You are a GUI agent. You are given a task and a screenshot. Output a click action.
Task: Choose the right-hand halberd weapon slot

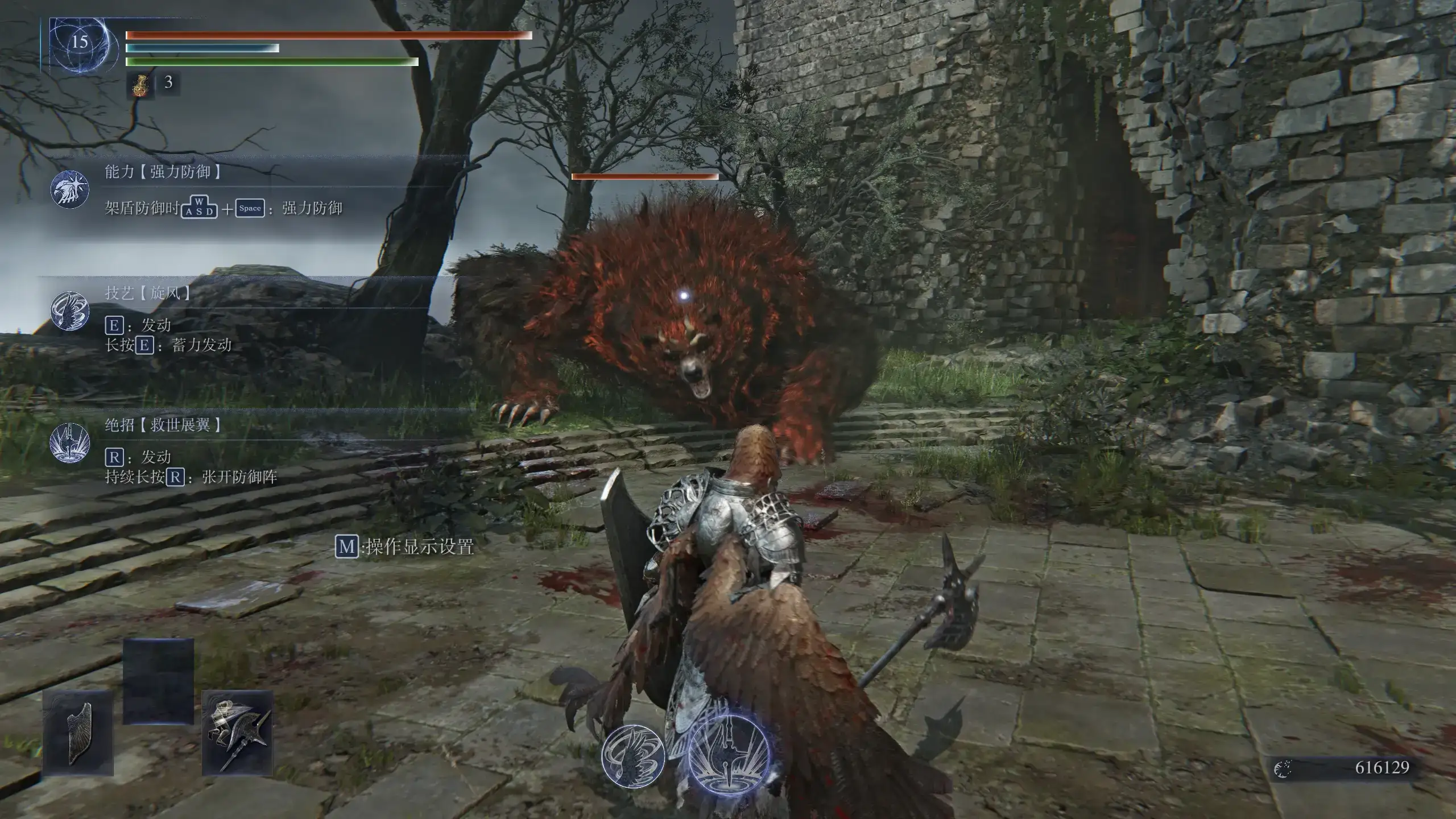[237, 733]
